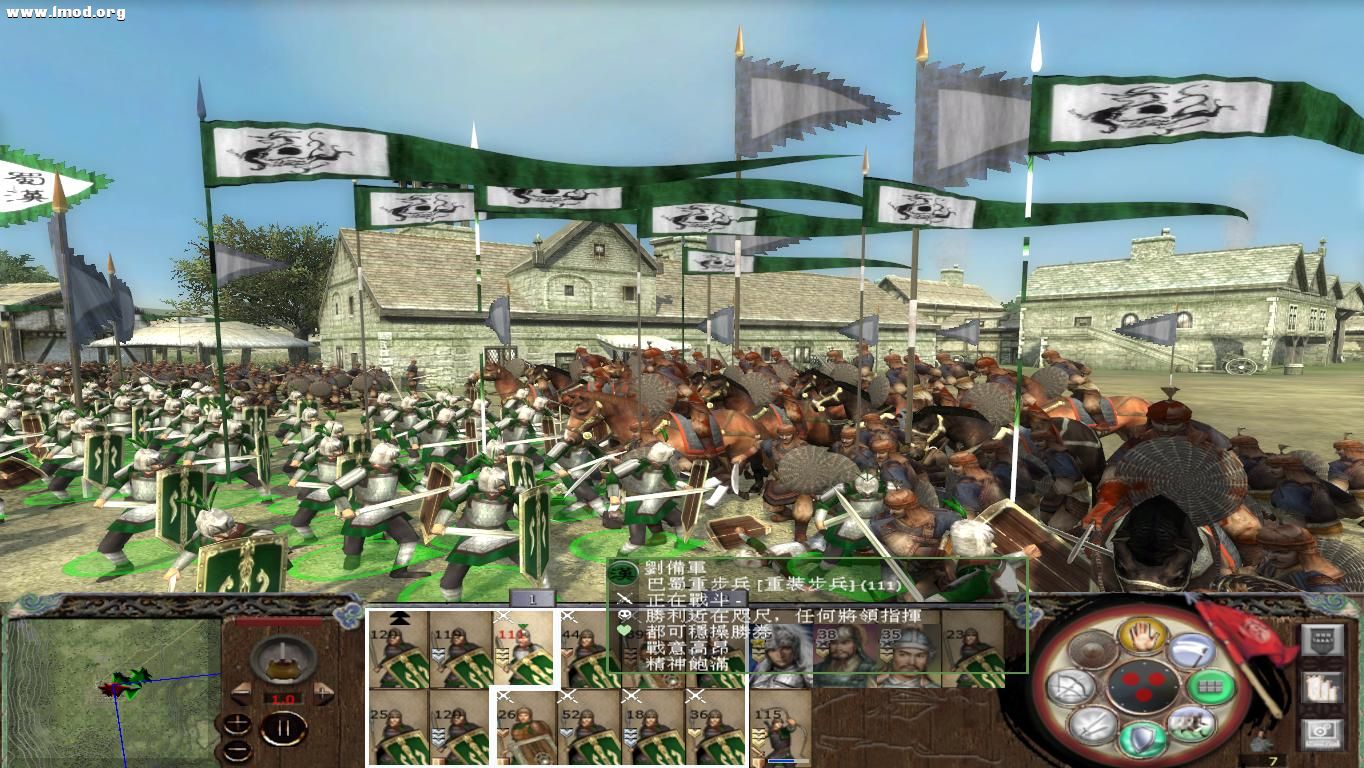Click the double chevron above the first unit card
Screen dimensions: 1364x768
(399, 618)
